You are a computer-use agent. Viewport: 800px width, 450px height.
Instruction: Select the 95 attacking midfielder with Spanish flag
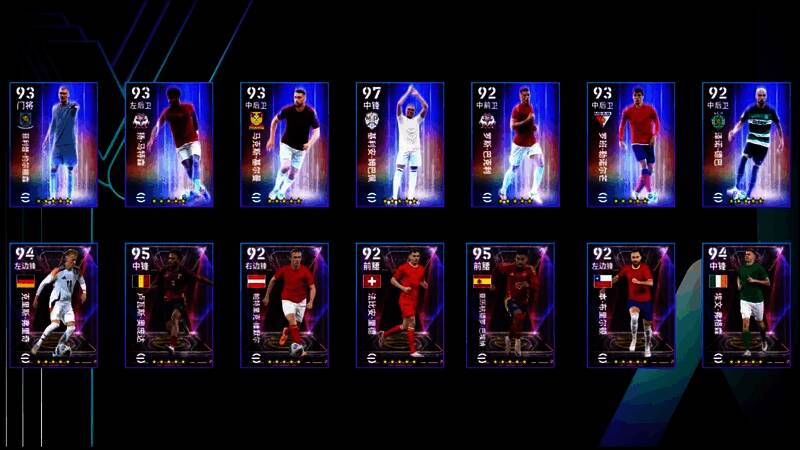[515, 304]
